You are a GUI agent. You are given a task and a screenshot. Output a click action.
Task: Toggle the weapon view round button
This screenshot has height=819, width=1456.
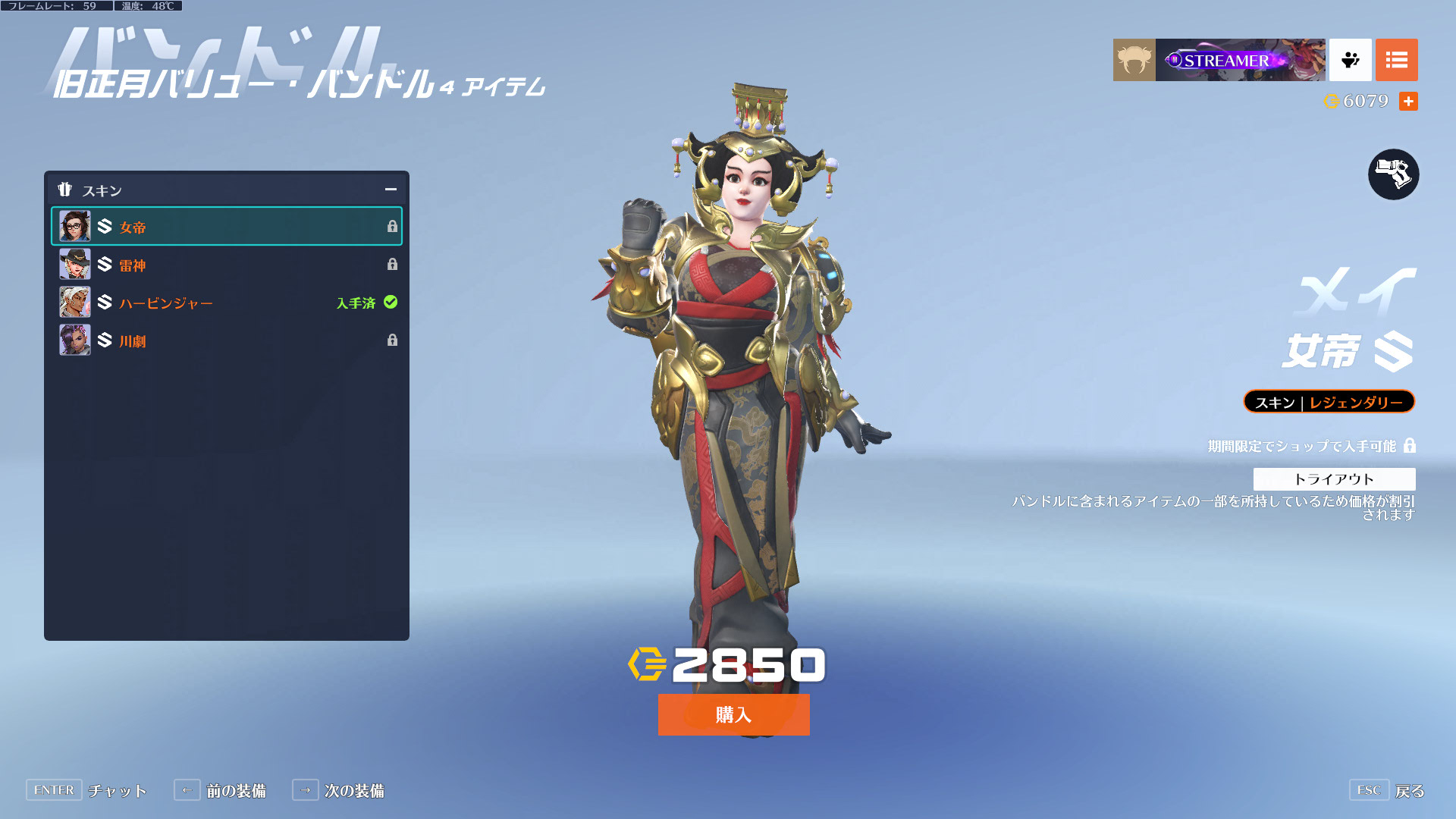1393,174
